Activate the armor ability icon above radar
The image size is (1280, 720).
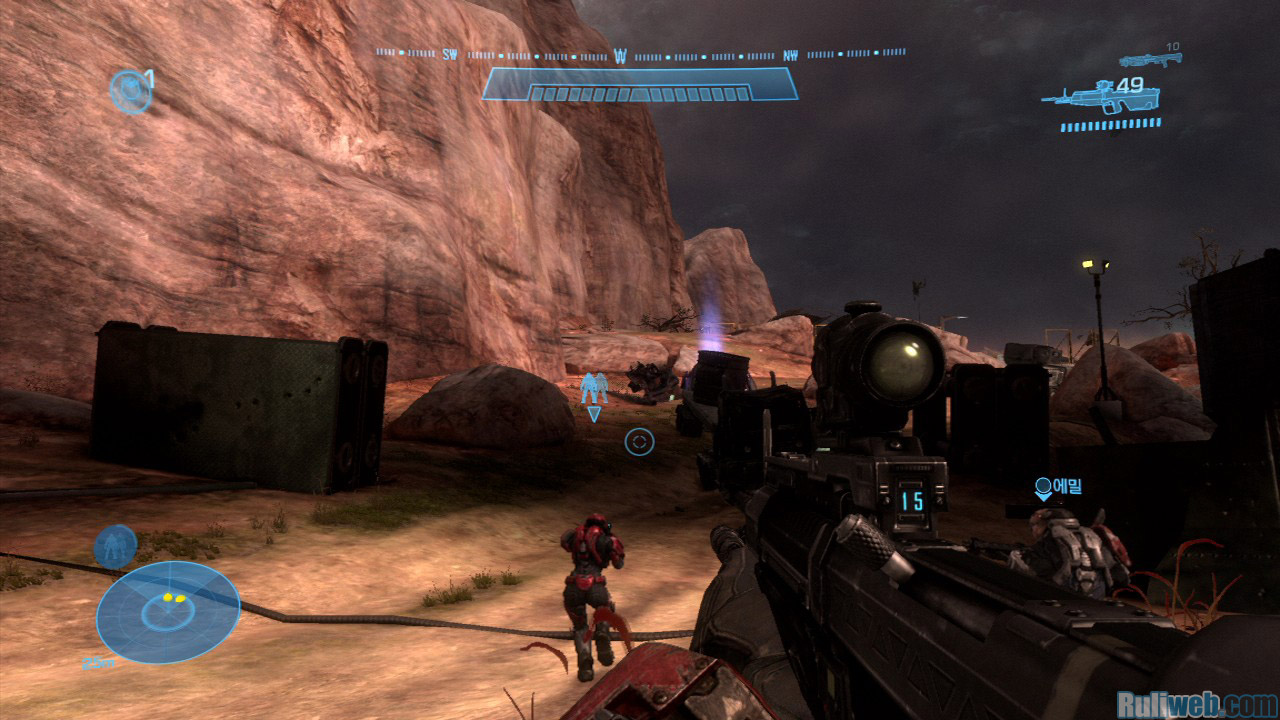(x=115, y=546)
